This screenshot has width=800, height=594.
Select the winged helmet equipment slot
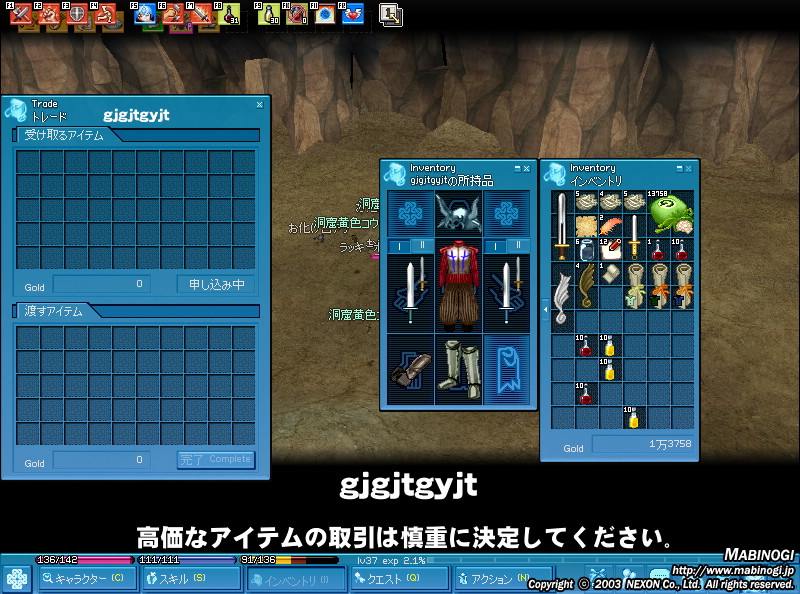[460, 213]
